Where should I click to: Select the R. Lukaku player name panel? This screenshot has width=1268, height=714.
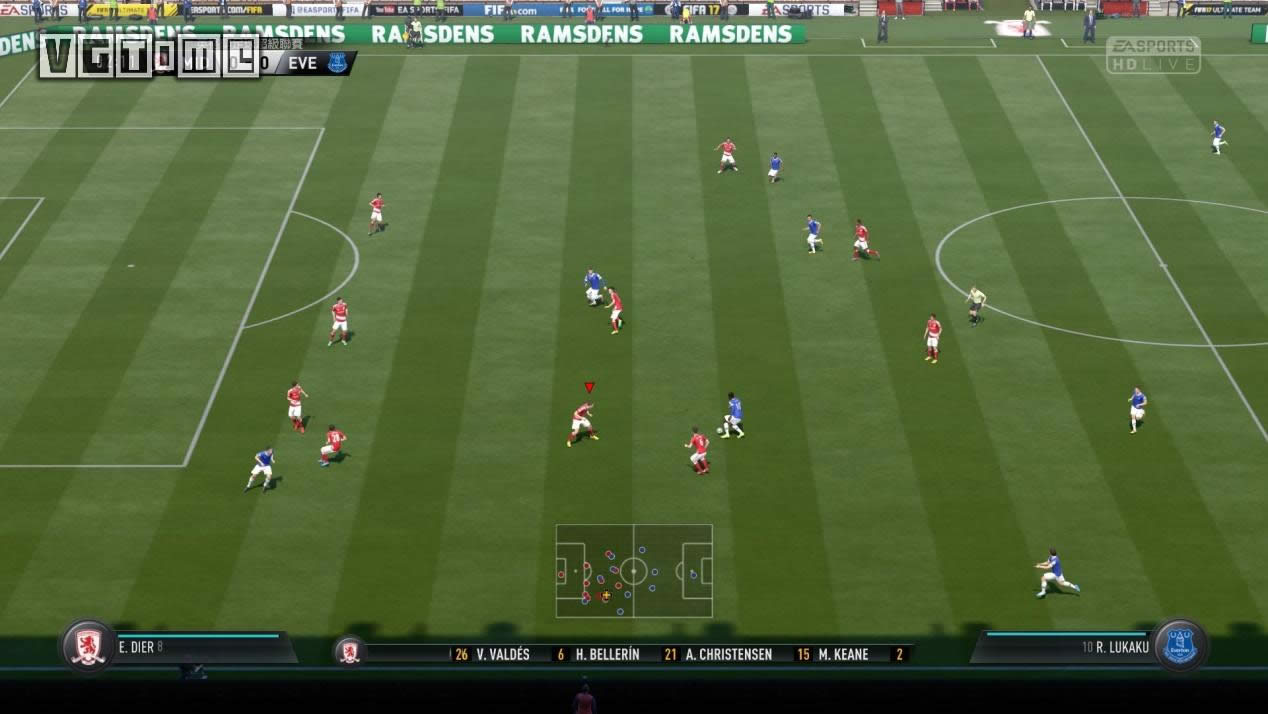point(1065,647)
